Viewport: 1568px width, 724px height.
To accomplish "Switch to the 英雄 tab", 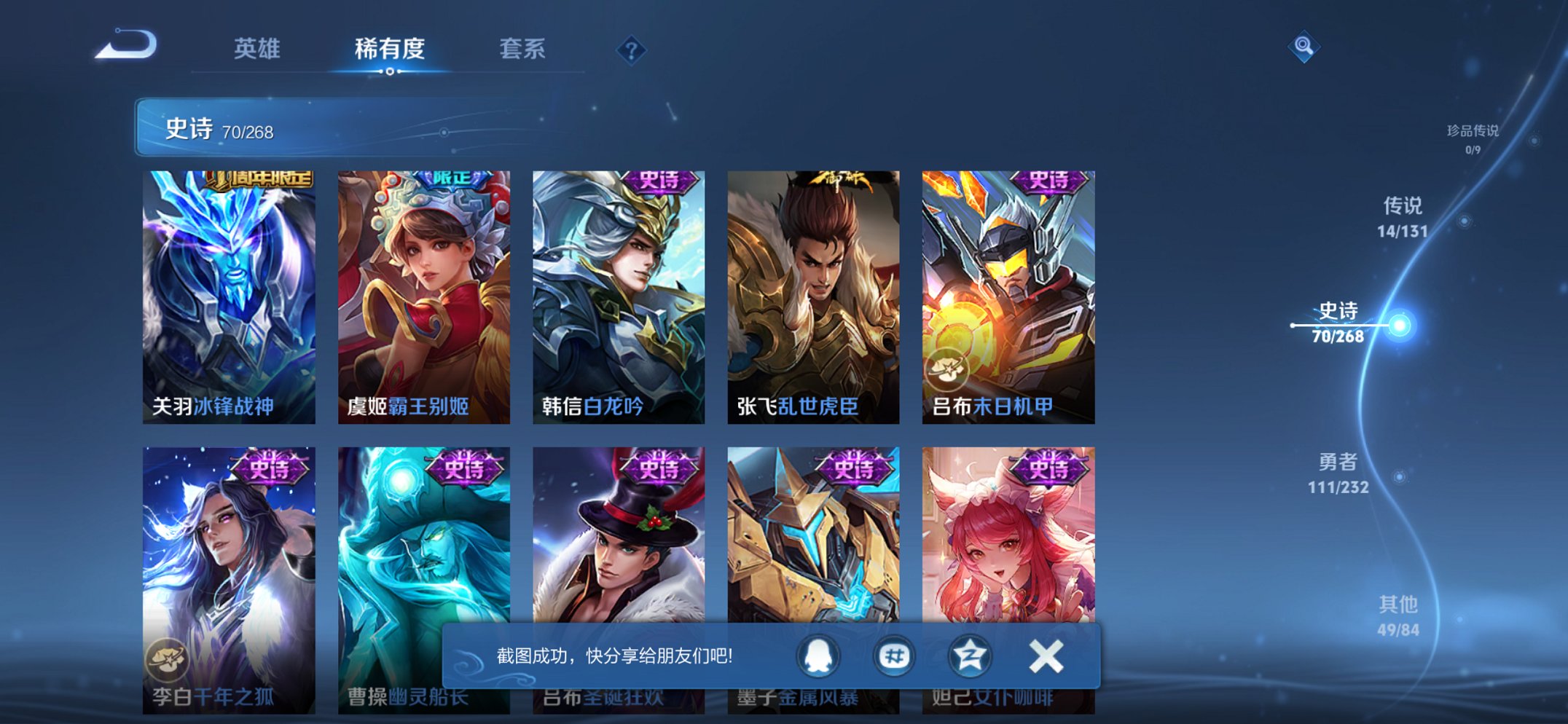I will point(256,48).
